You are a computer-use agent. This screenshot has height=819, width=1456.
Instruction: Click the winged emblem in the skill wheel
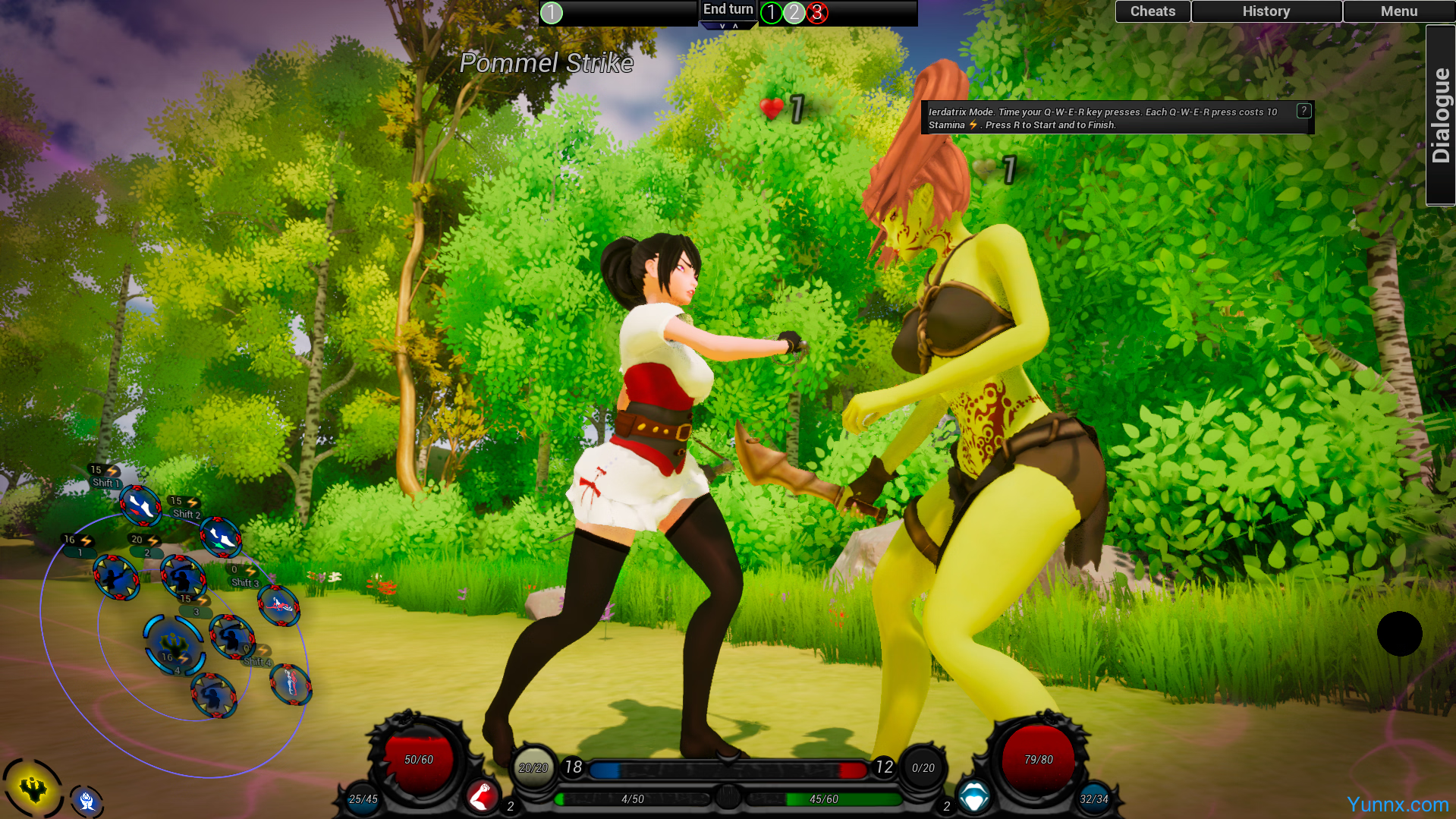pos(174,644)
